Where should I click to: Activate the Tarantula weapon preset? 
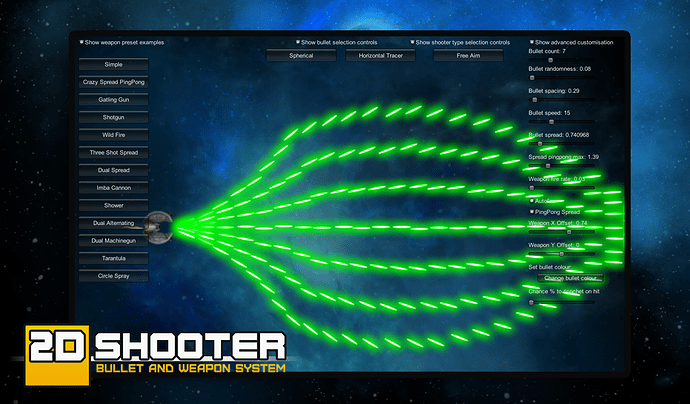coord(113,258)
